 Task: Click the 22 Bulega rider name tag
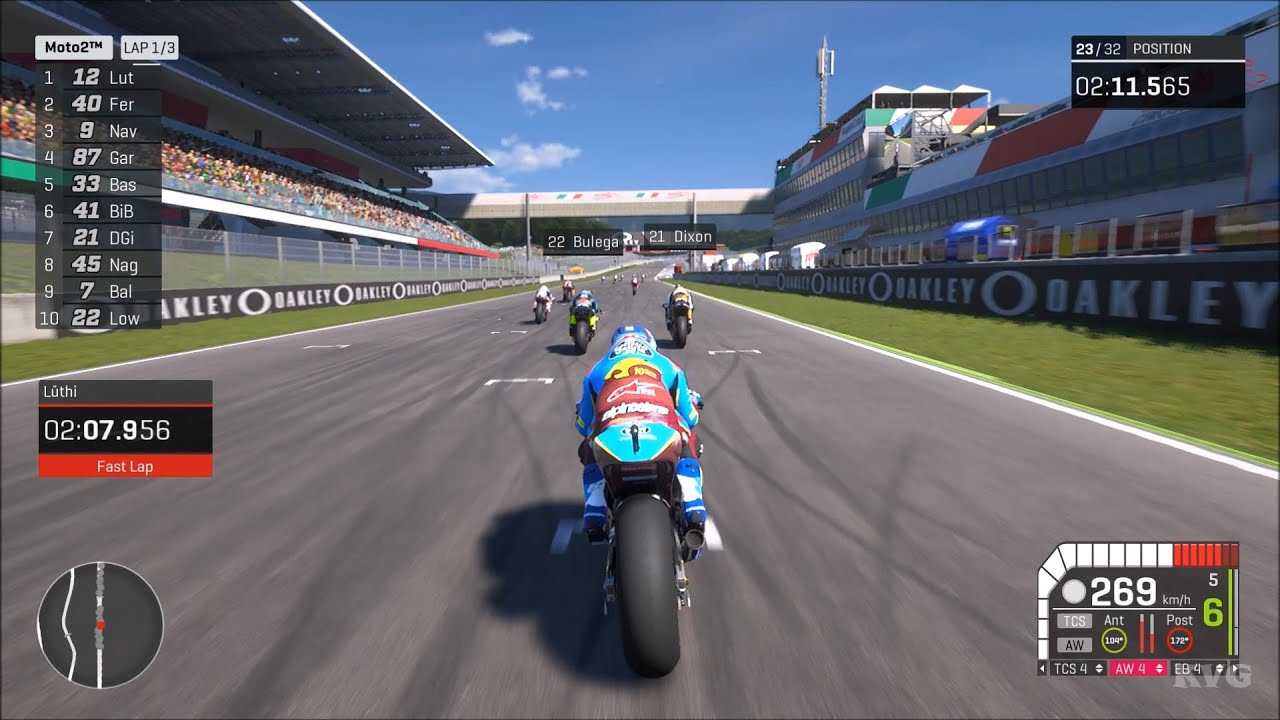583,242
